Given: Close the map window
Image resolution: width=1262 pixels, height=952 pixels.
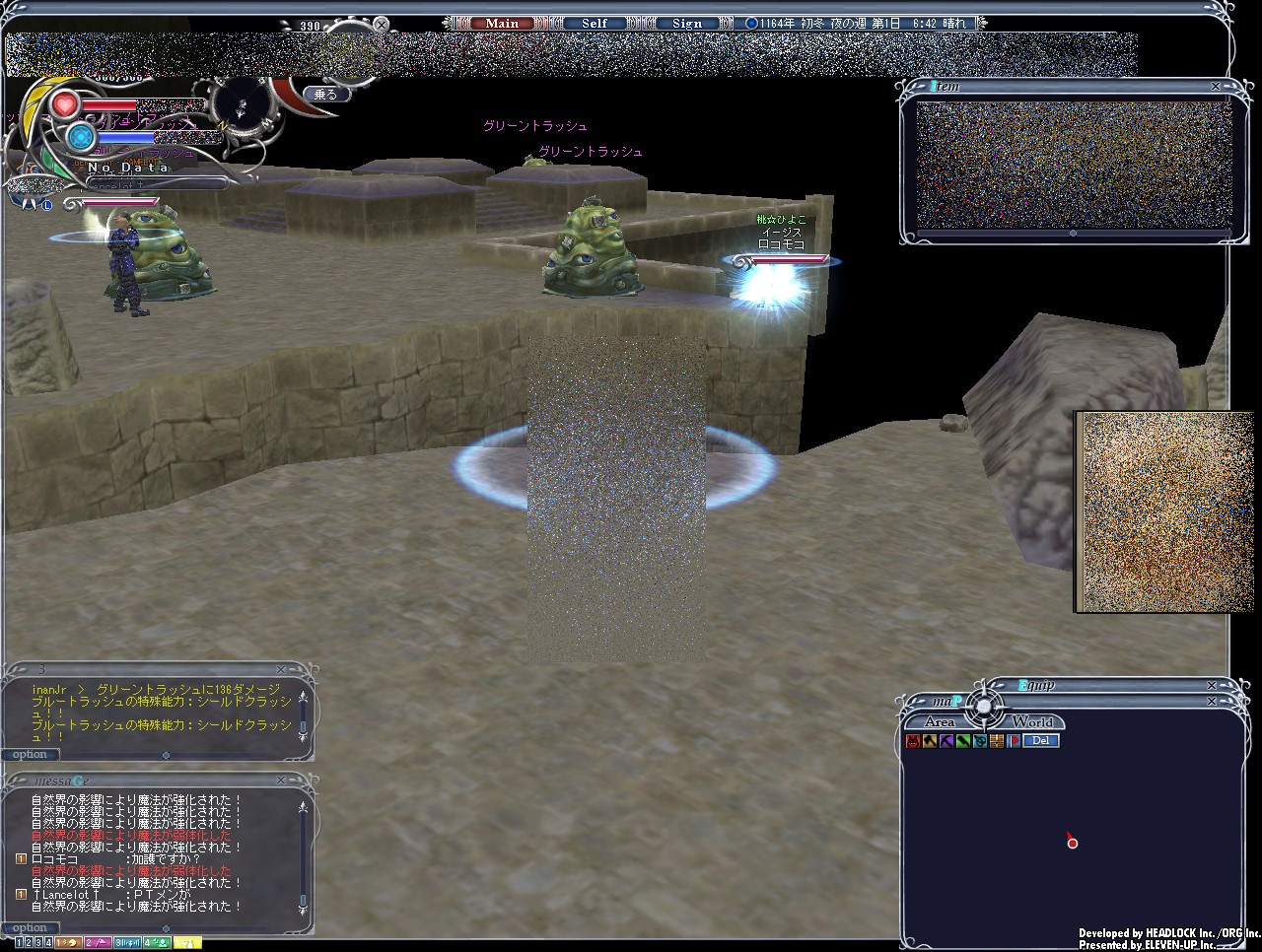Looking at the screenshot, I should coord(1212,702).
